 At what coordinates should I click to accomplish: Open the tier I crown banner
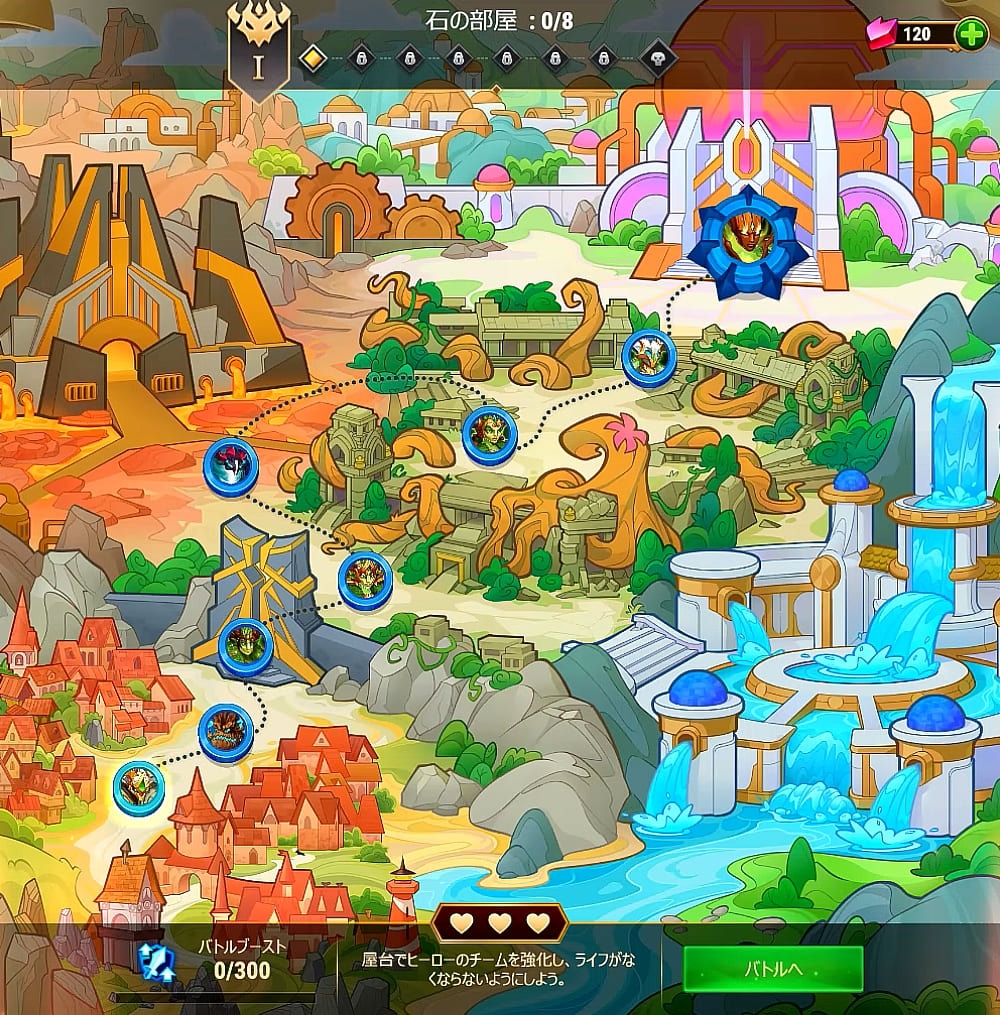(x=257, y=52)
